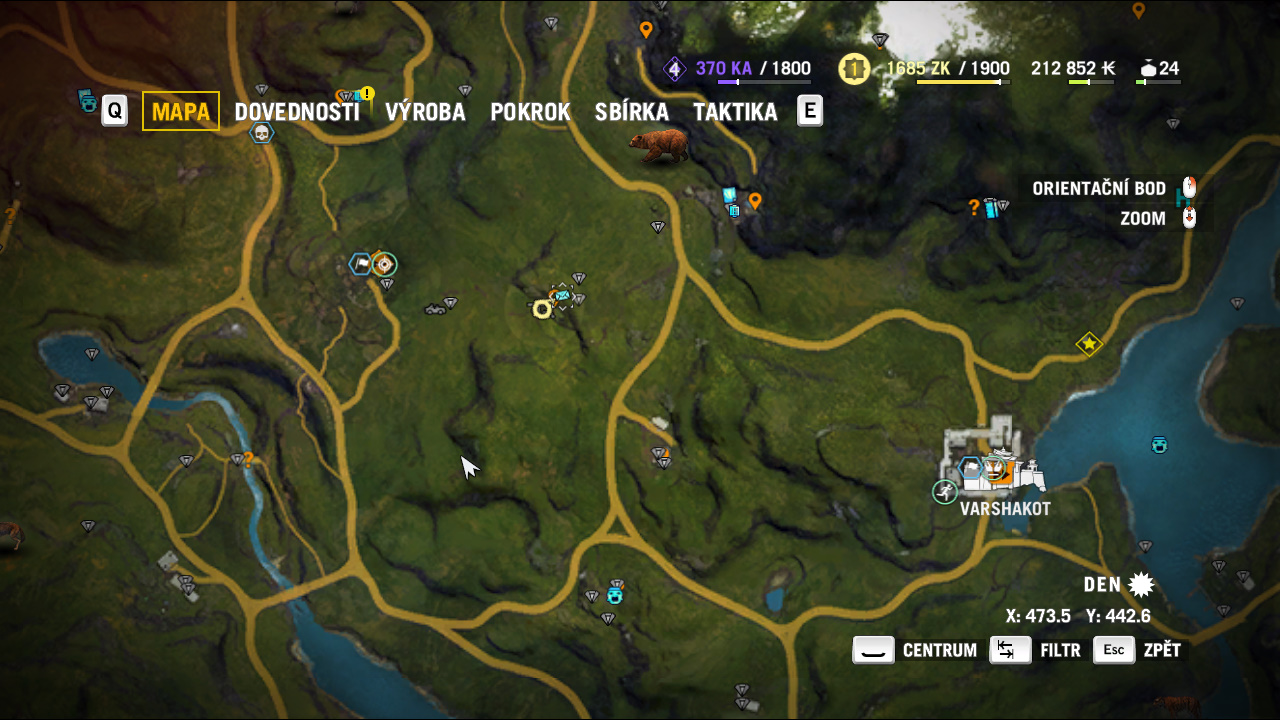Viewport: 1280px width, 720px height.
Task: Switch to the DOVEDNOSTI tab
Action: pyautogui.click(x=297, y=112)
